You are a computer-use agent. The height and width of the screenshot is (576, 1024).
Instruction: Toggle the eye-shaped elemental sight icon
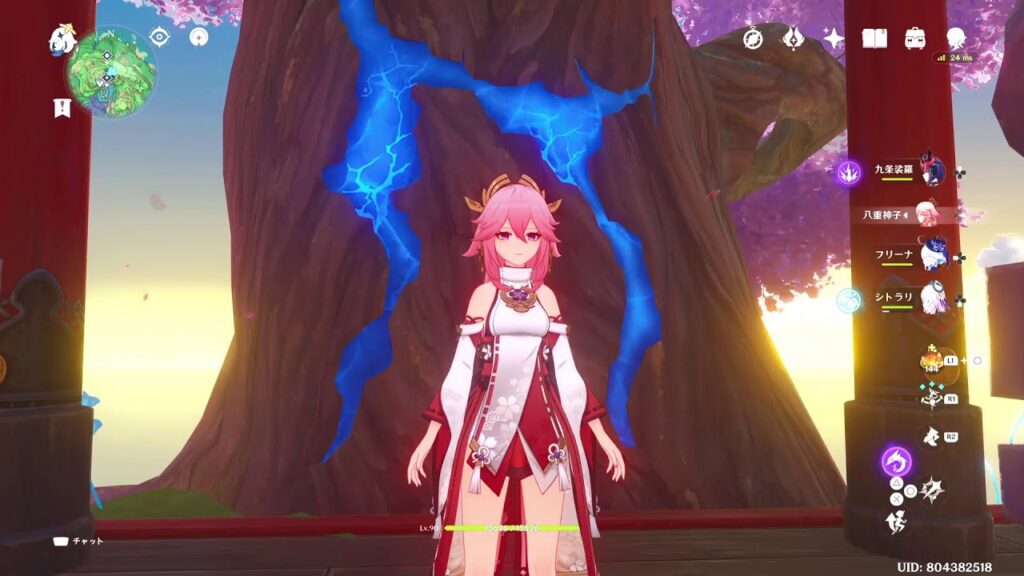click(x=159, y=37)
